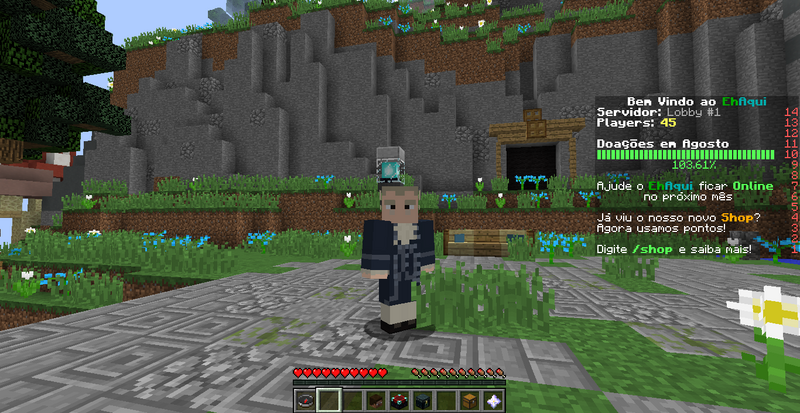Select the compass in the hotbar
Image resolution: width=800 pixels, height=413 pixels.
tap(306, 400)
